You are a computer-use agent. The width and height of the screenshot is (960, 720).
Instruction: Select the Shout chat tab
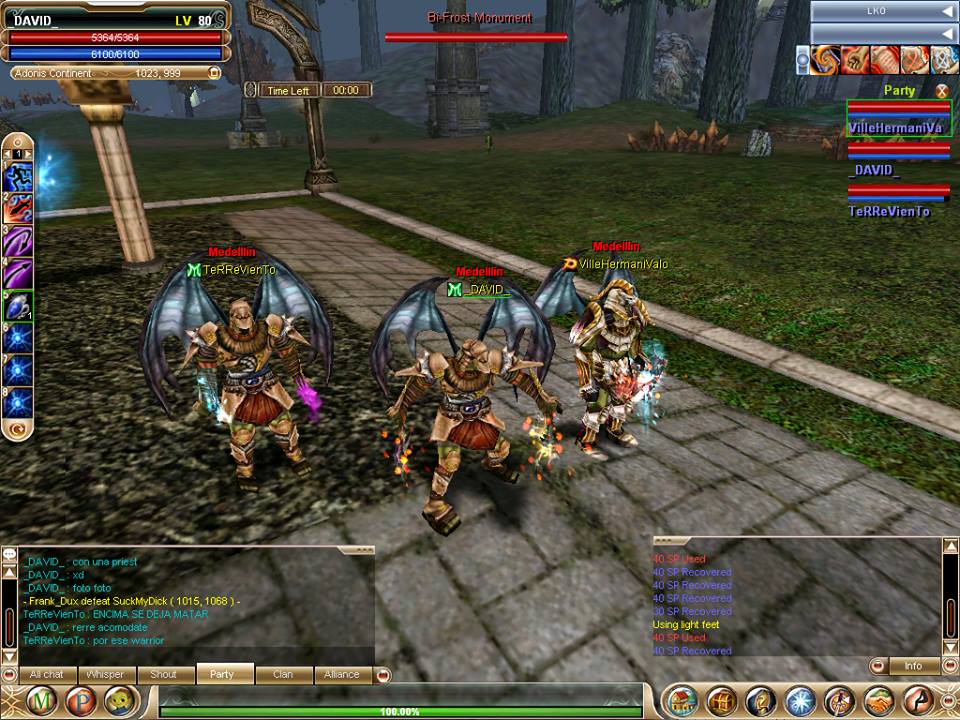163,674
